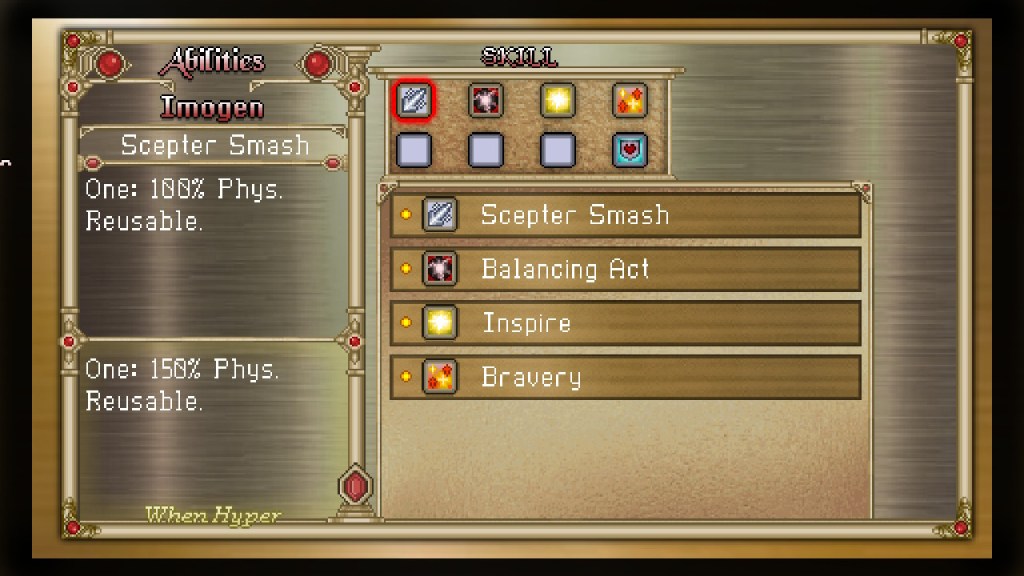Click the teal heart skill slot
Image resolution: width=1024 pixels, height=576 pixels.
pos(630,150)
